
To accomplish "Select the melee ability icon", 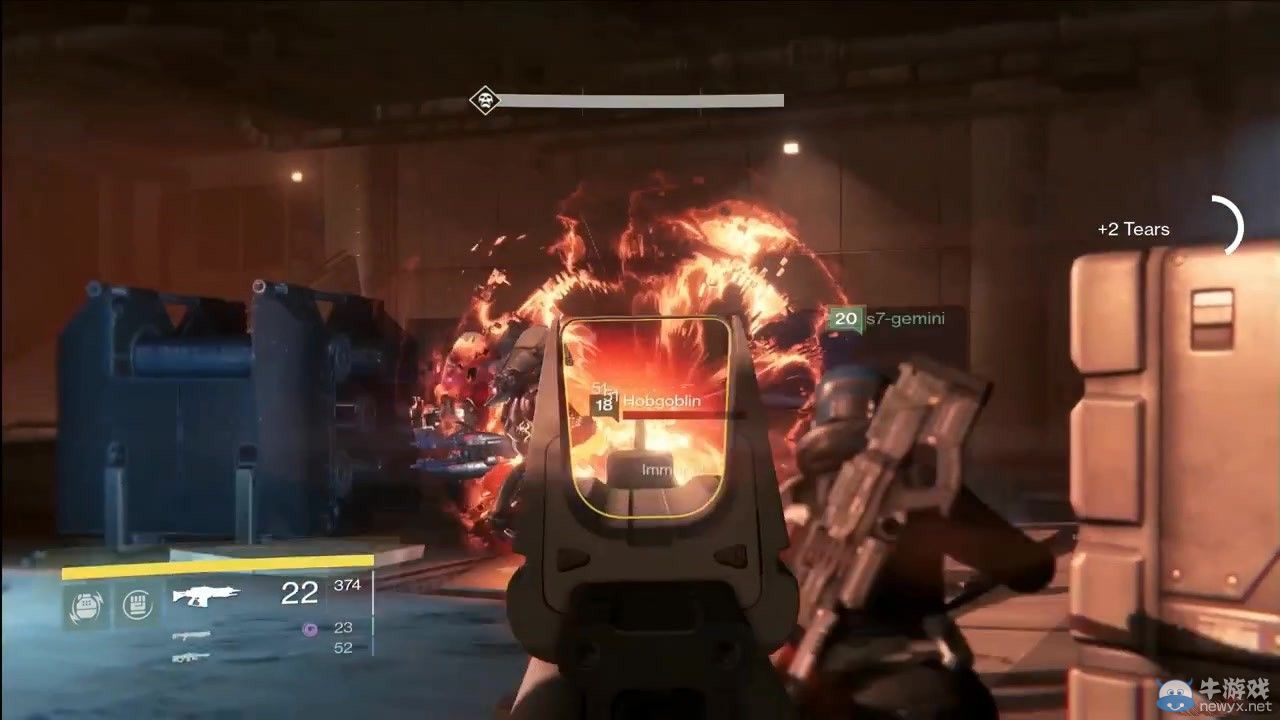I will [x=135, y=604].
